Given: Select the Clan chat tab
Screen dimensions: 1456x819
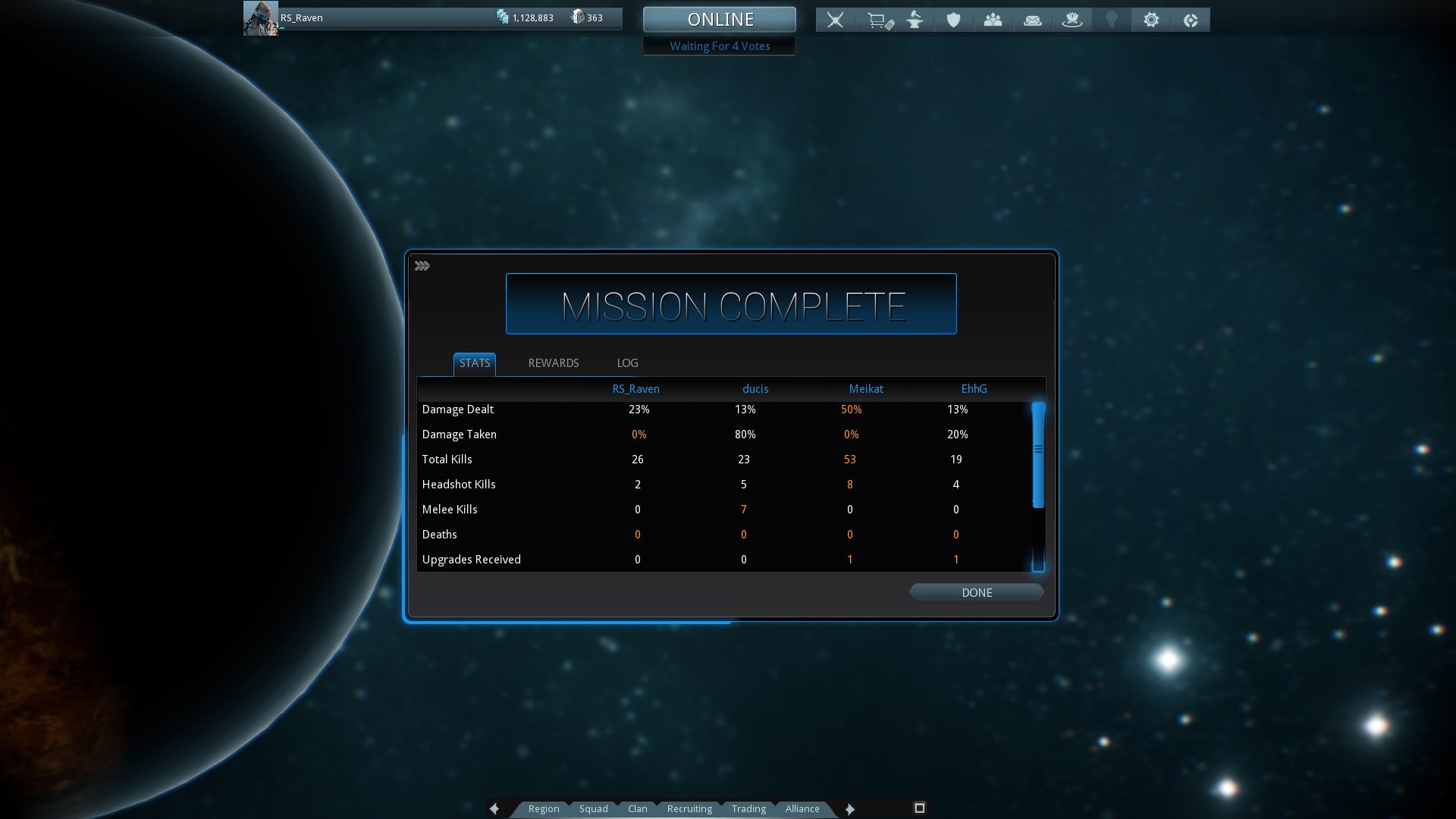Looking at the screenshot, I should (637, 808).
